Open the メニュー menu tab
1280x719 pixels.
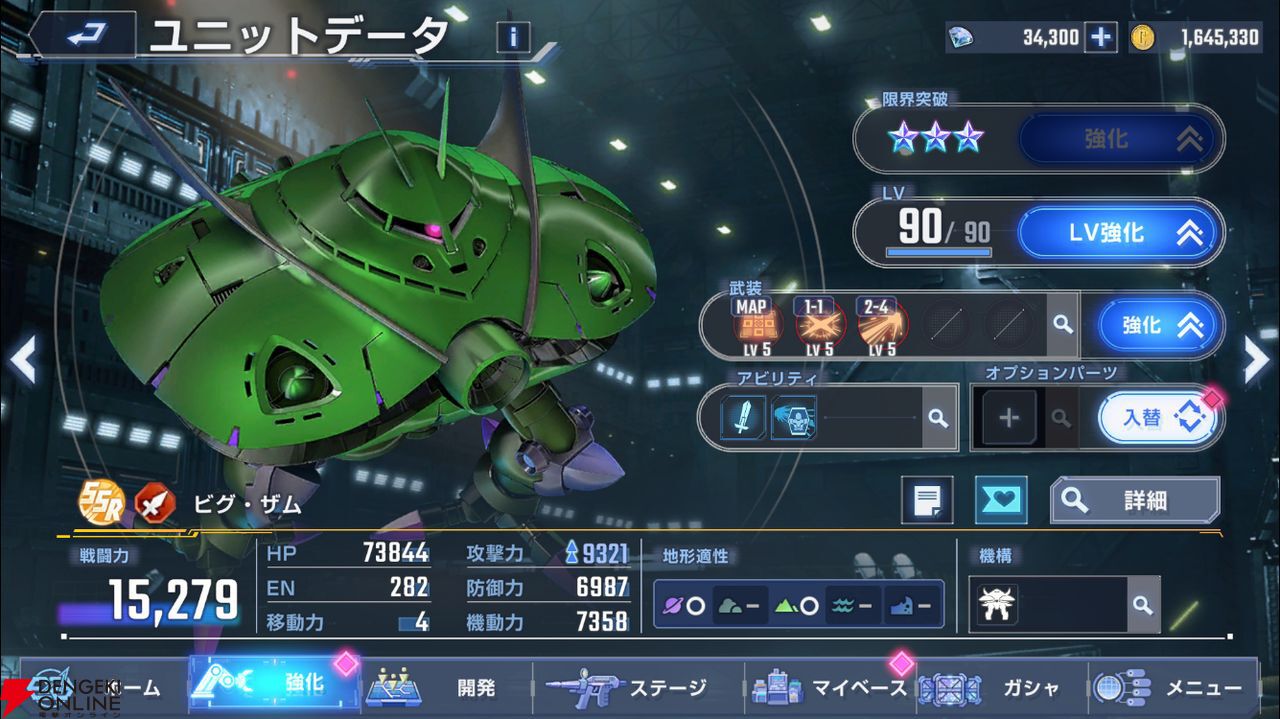1170,688
